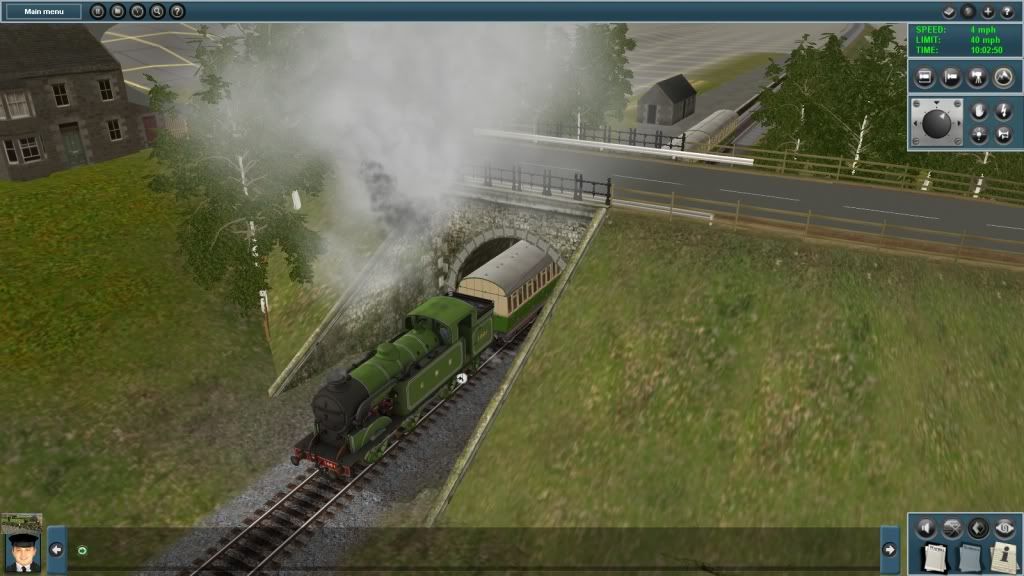
Task: Open the Main menu
Action: point(45,11)
